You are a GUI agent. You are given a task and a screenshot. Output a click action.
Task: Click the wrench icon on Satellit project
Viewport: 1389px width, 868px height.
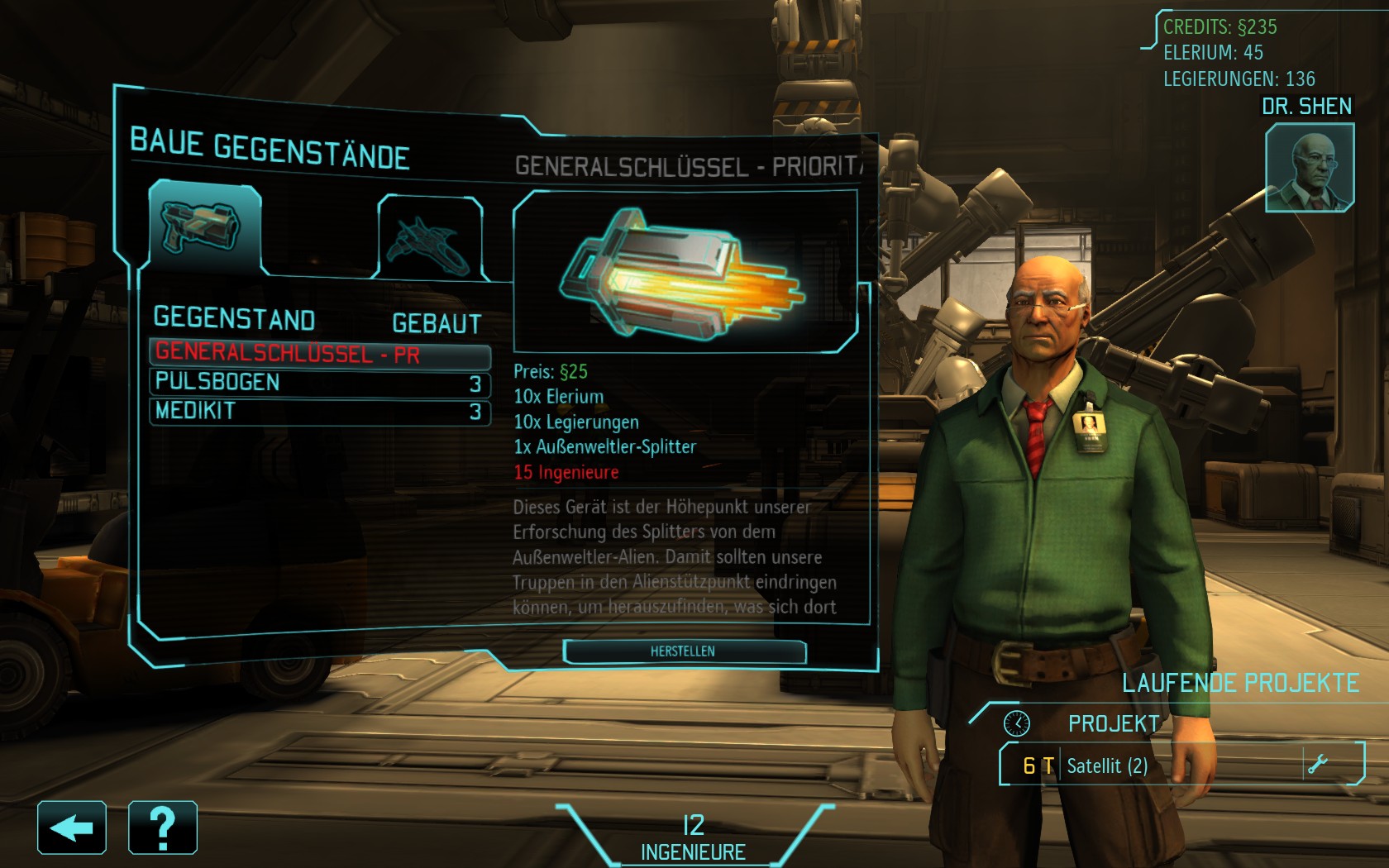pos(1317,764)
